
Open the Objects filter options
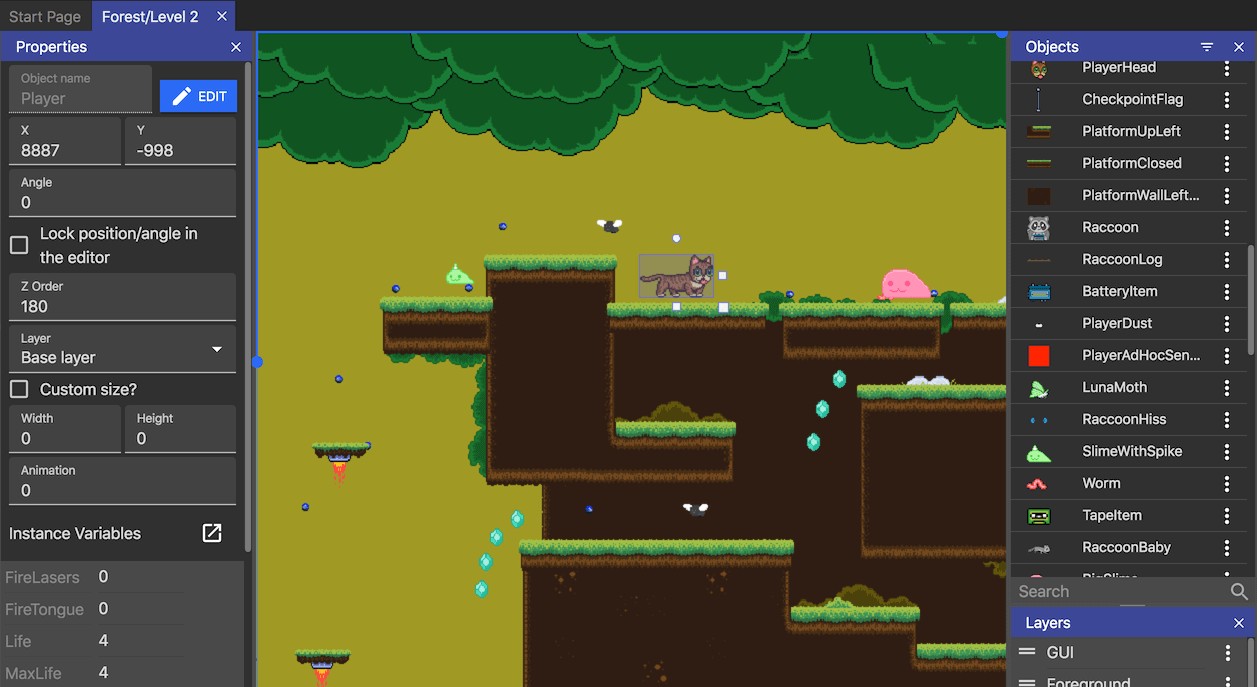1207,47
